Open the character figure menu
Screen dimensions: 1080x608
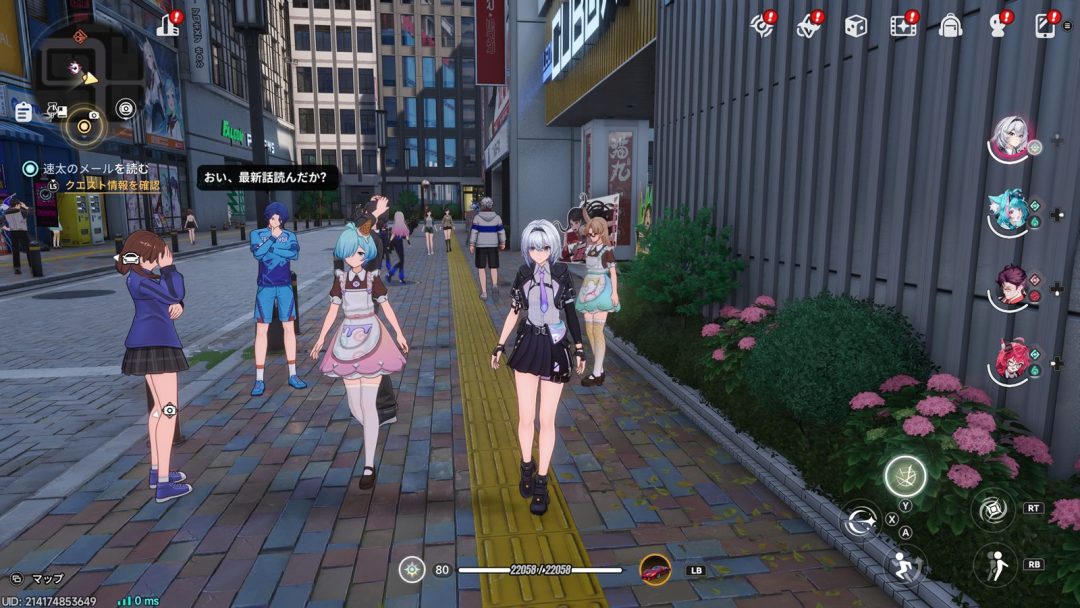[x=997, y=26]
